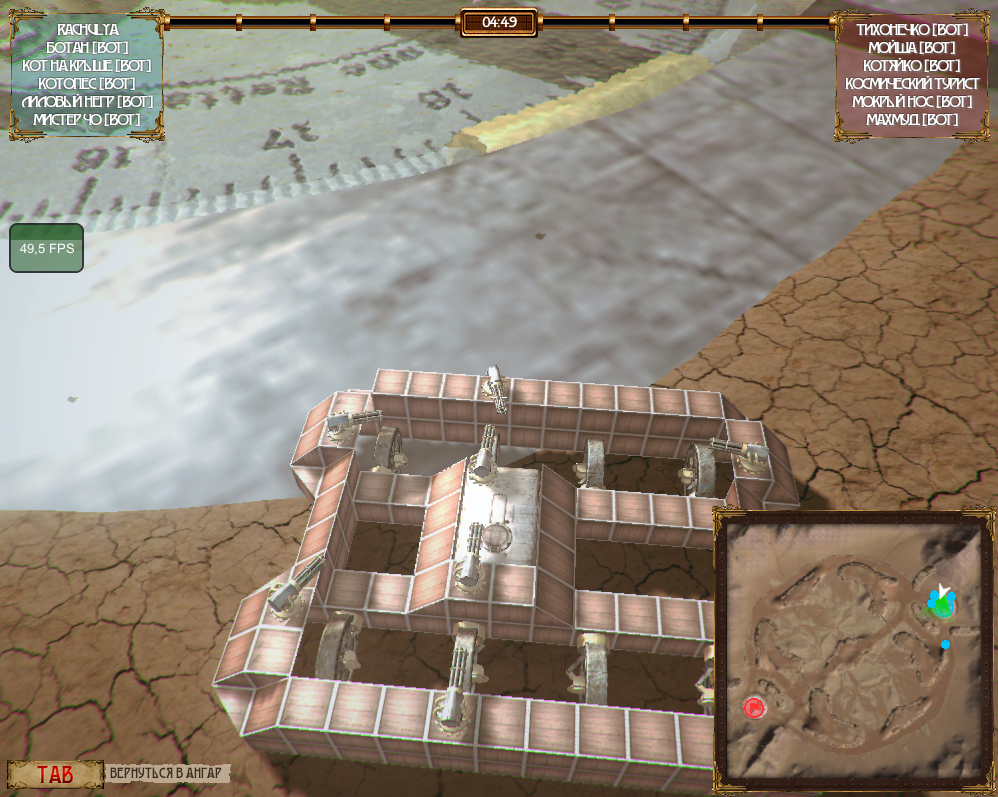Select ЛИЛОВЫЙ НЕГР [BOT] player row

coord(87,102)
